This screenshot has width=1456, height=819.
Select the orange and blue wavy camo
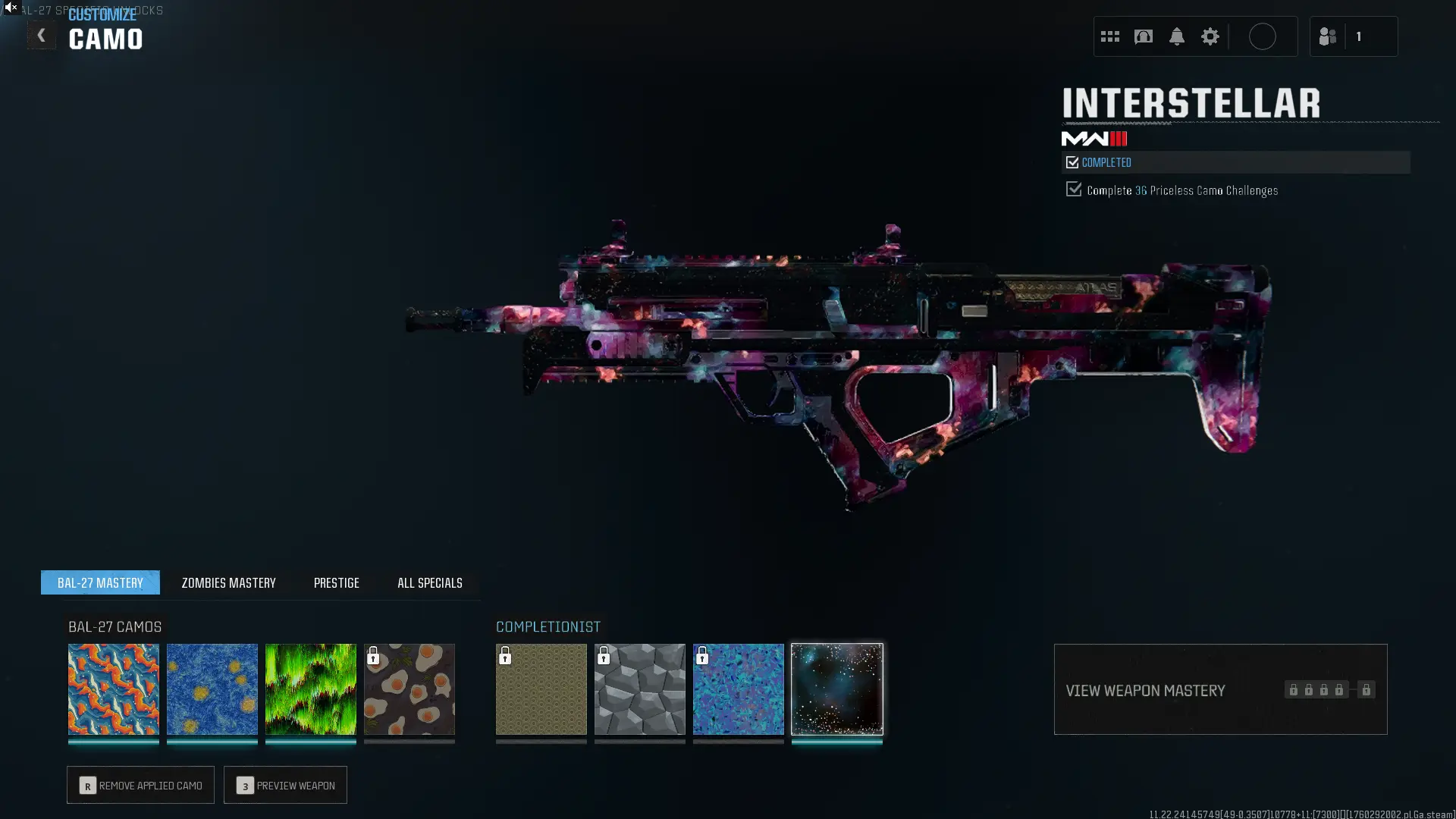114,689
